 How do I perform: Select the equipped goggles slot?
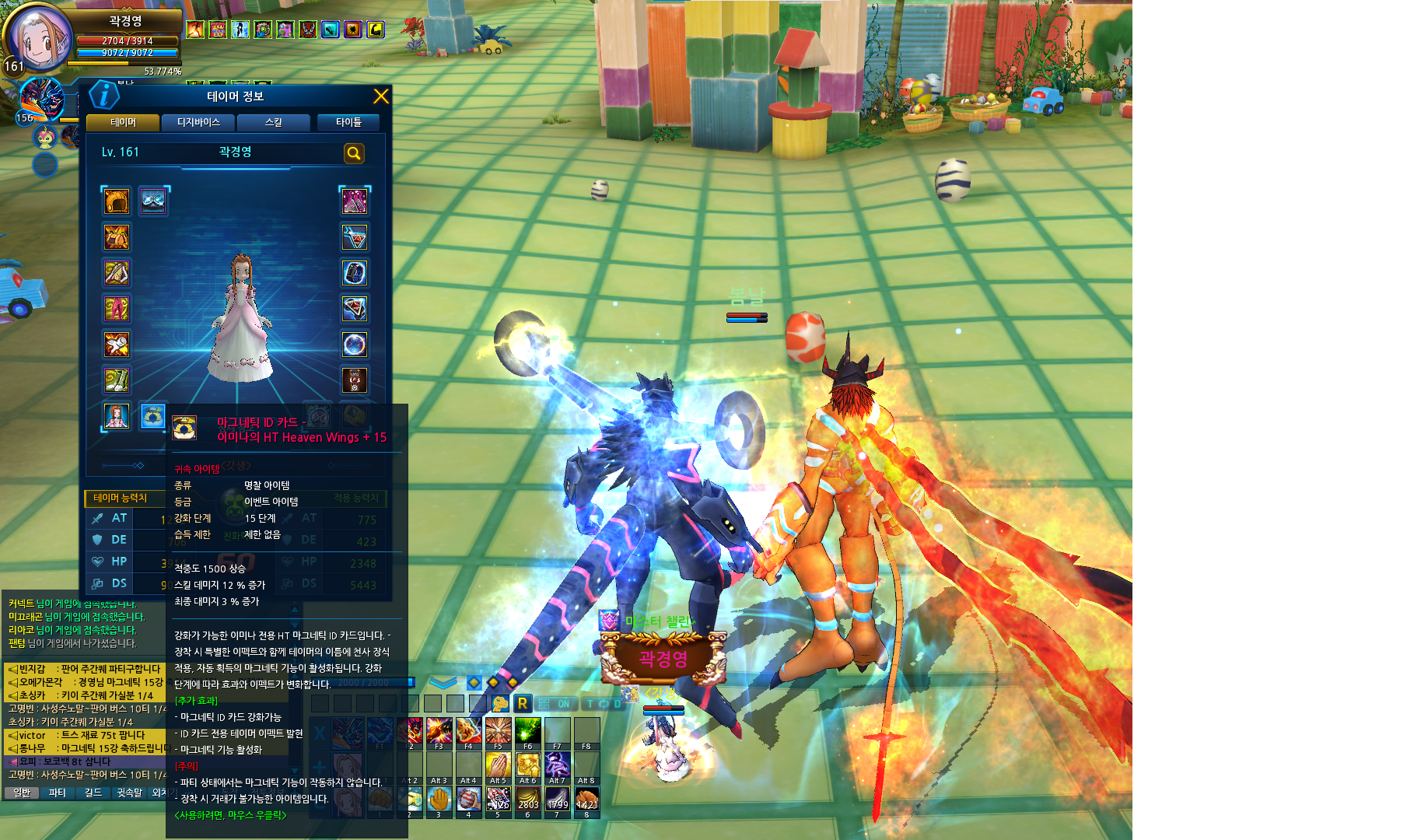click(153, 201)
